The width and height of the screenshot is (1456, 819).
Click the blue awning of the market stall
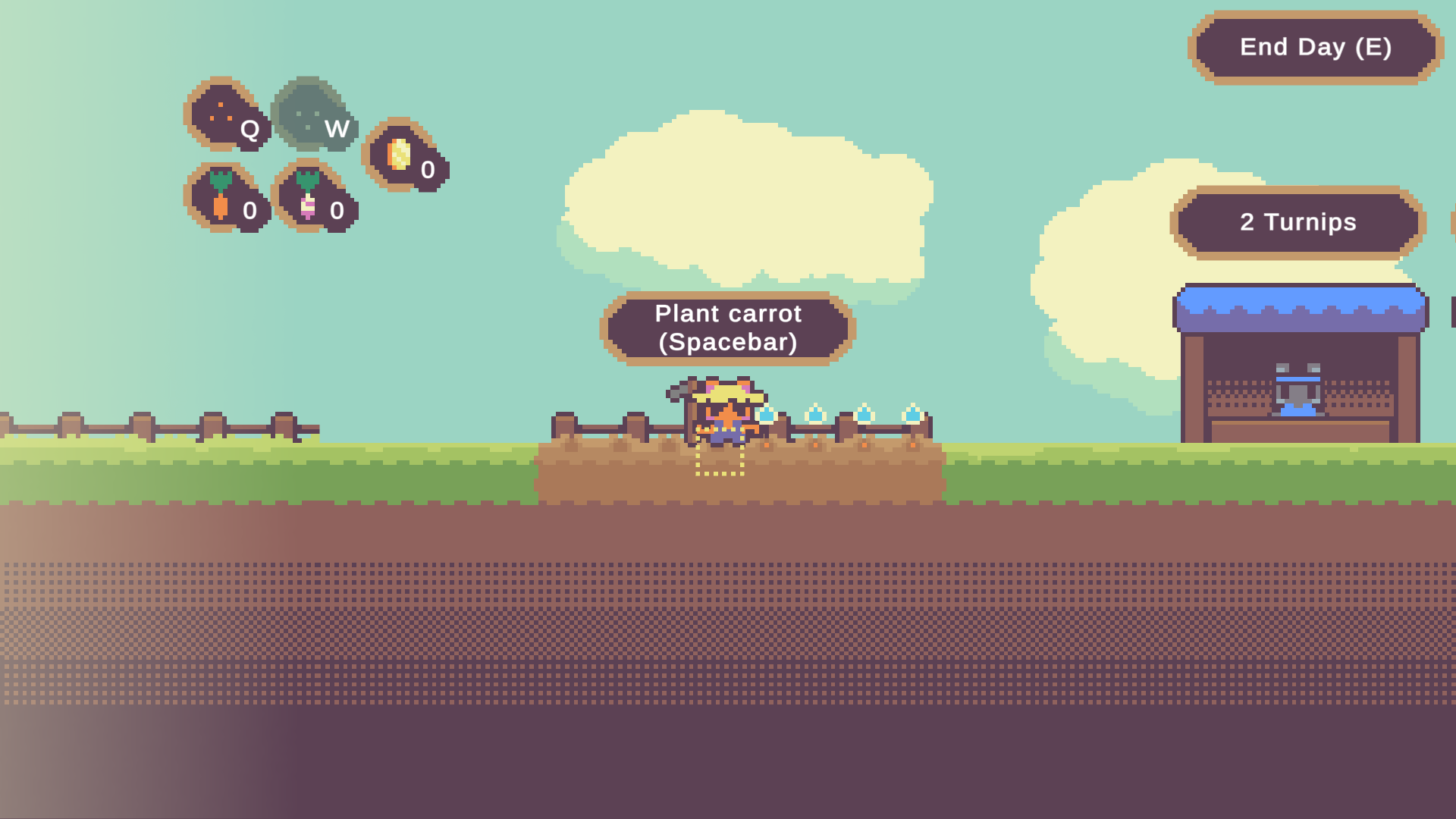[x=1300, y=303]
